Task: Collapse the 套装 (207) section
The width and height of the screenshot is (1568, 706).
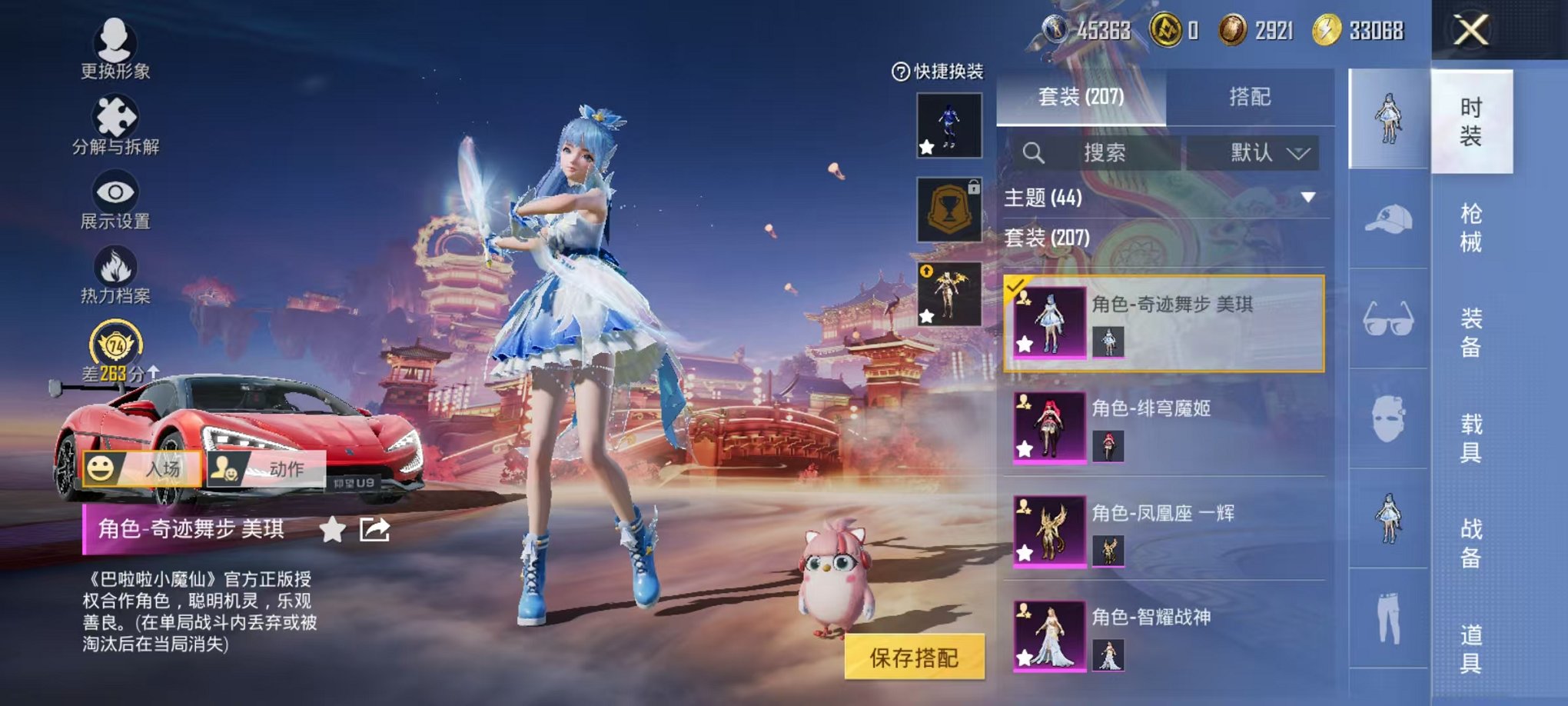Action: (1045, 238)
